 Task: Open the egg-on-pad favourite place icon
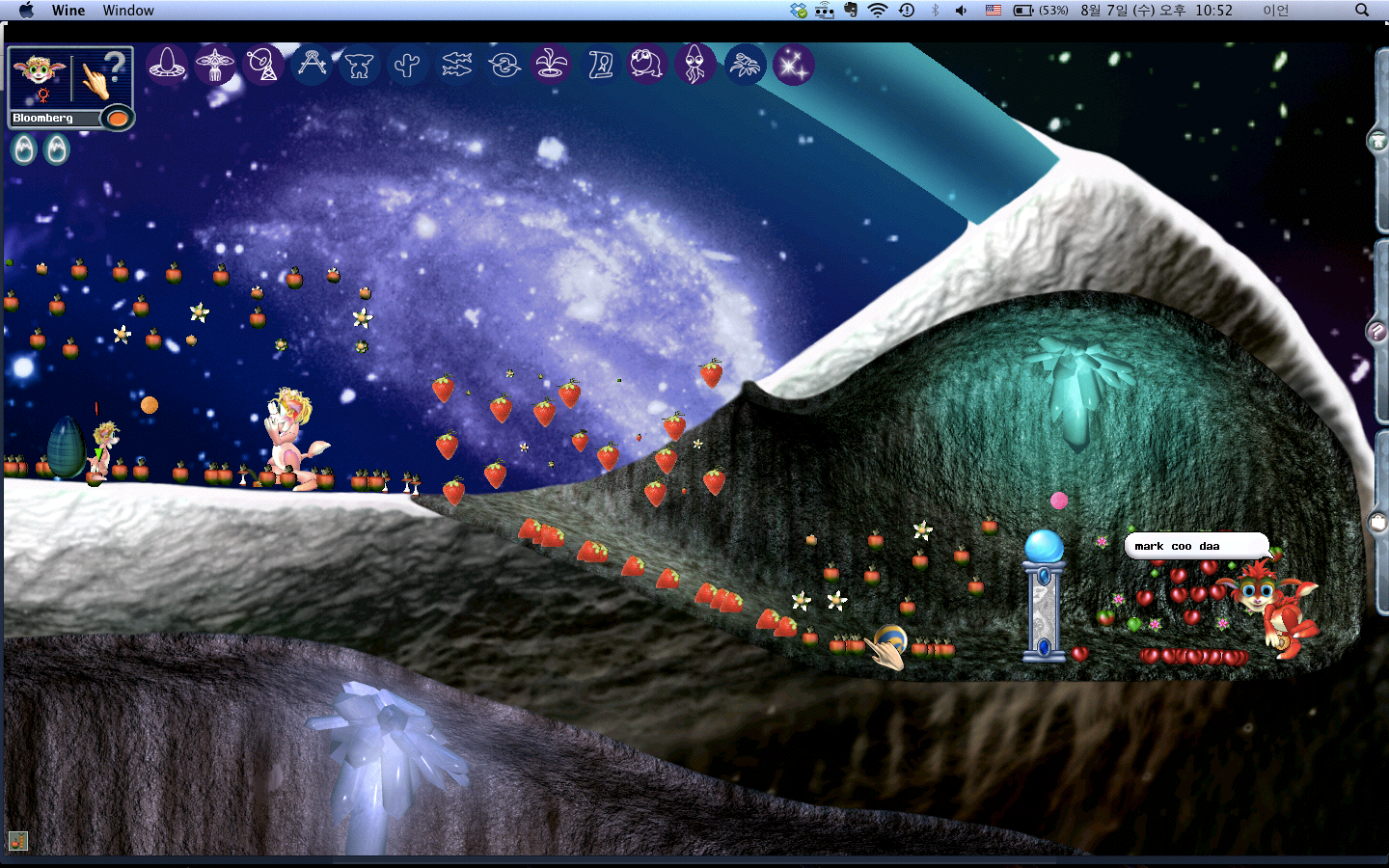[167, 65]
